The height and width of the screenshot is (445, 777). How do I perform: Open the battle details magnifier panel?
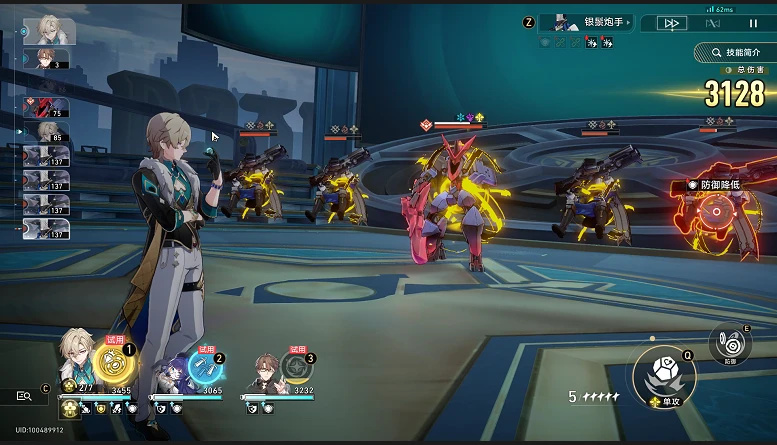point(24,396)
